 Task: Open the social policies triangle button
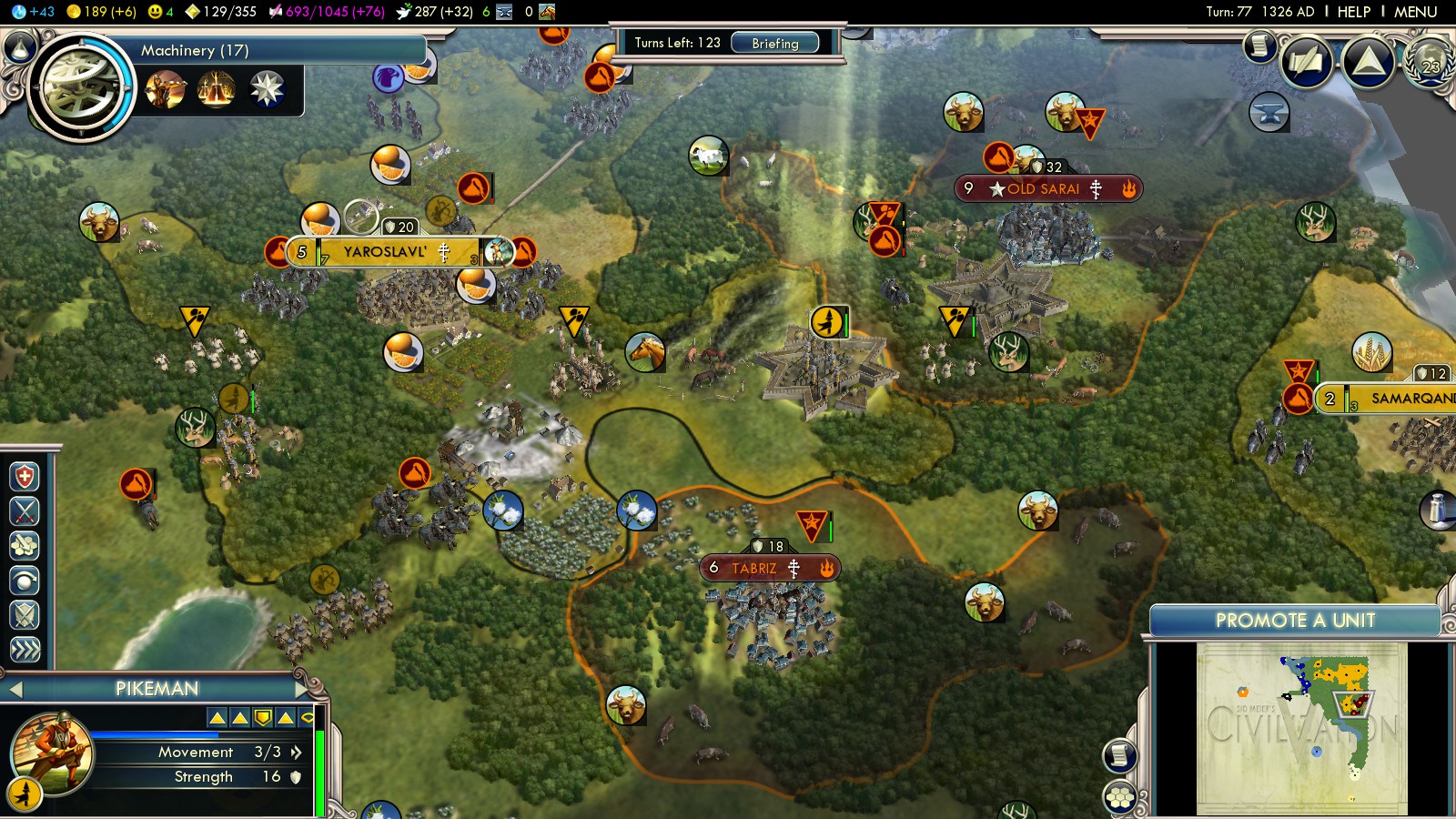click(1368, 62)
